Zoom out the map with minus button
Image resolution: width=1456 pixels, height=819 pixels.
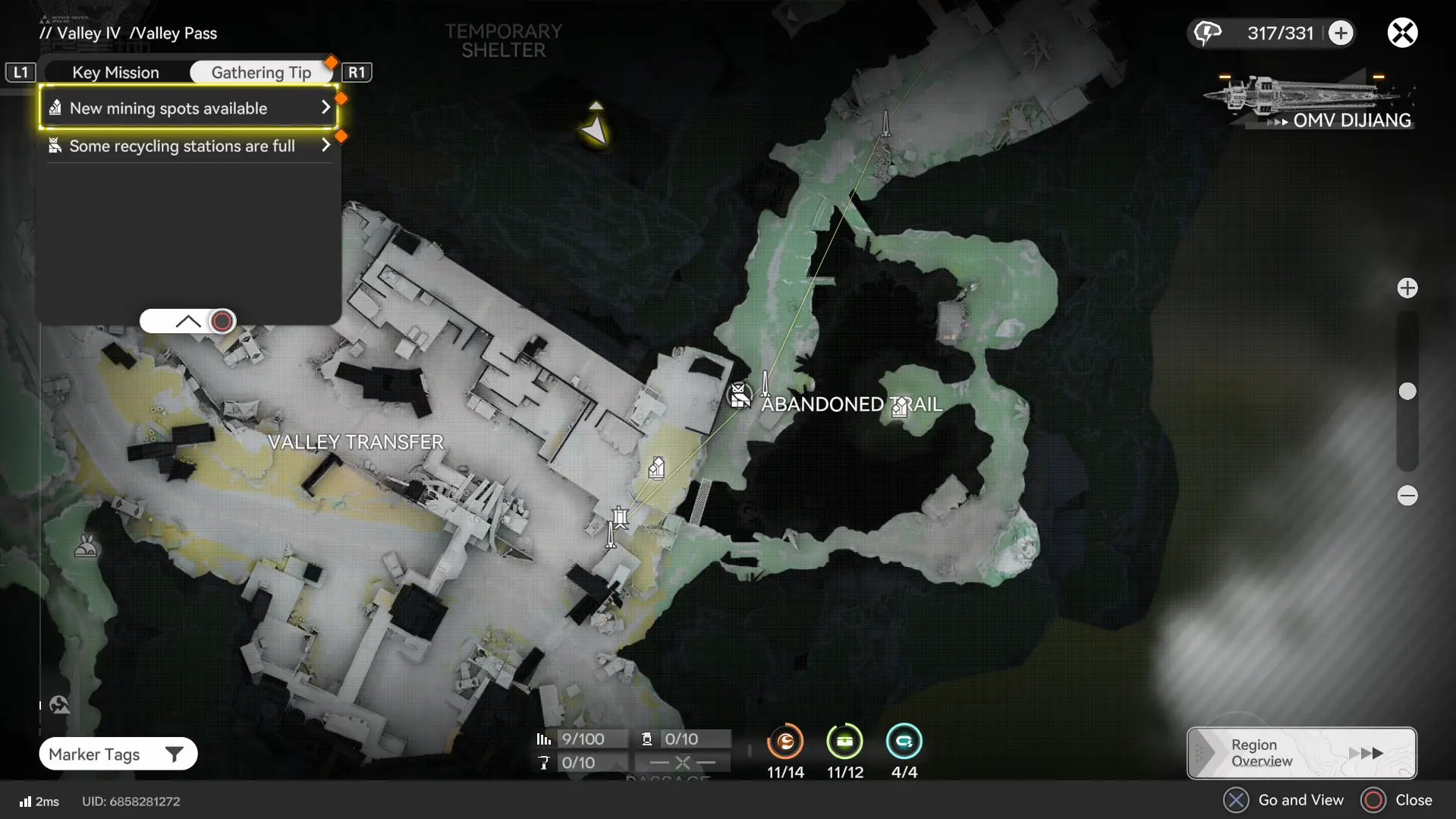pos(1407,496)
